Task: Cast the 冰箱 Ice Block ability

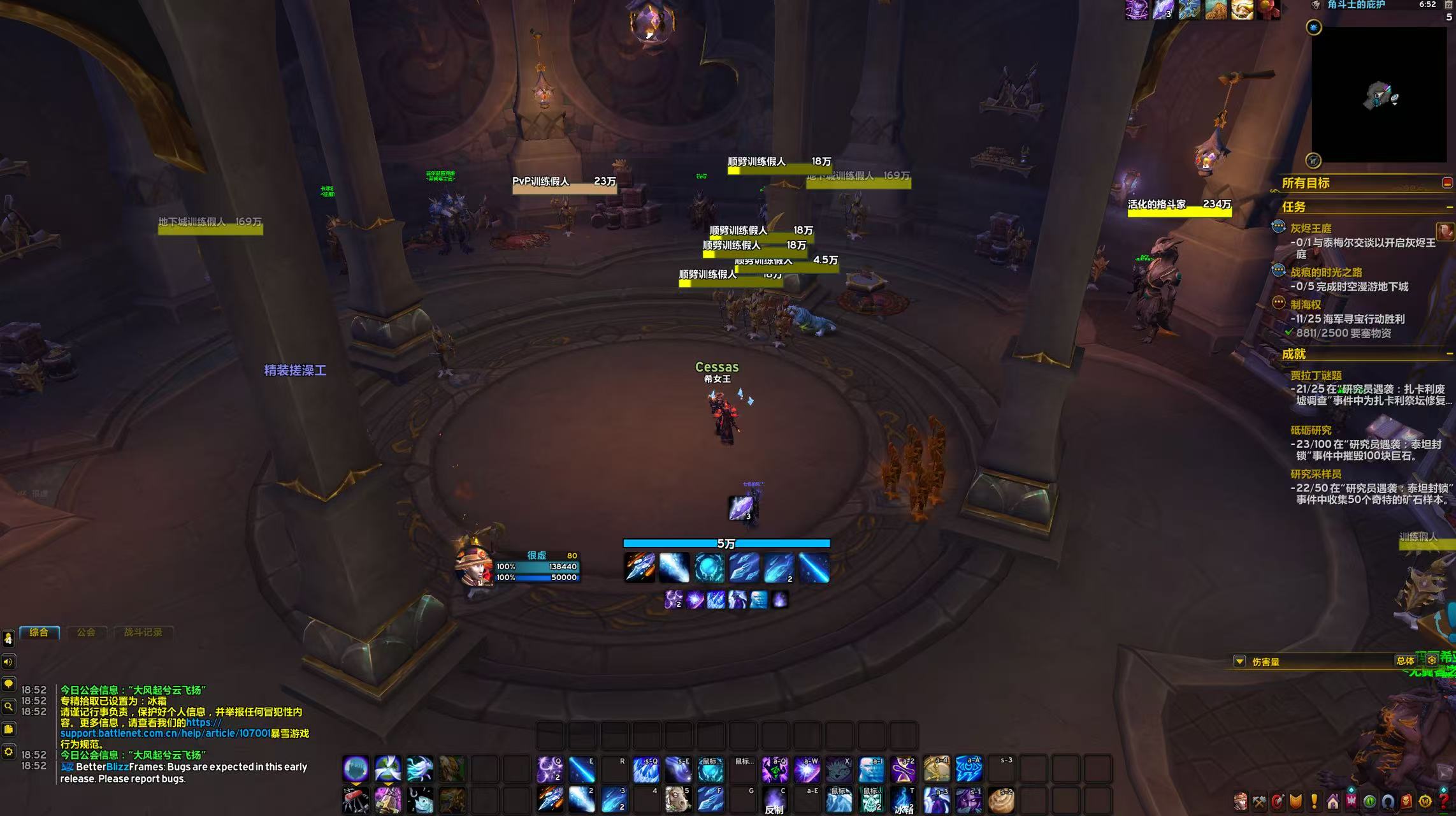Action: coord(904,800)
